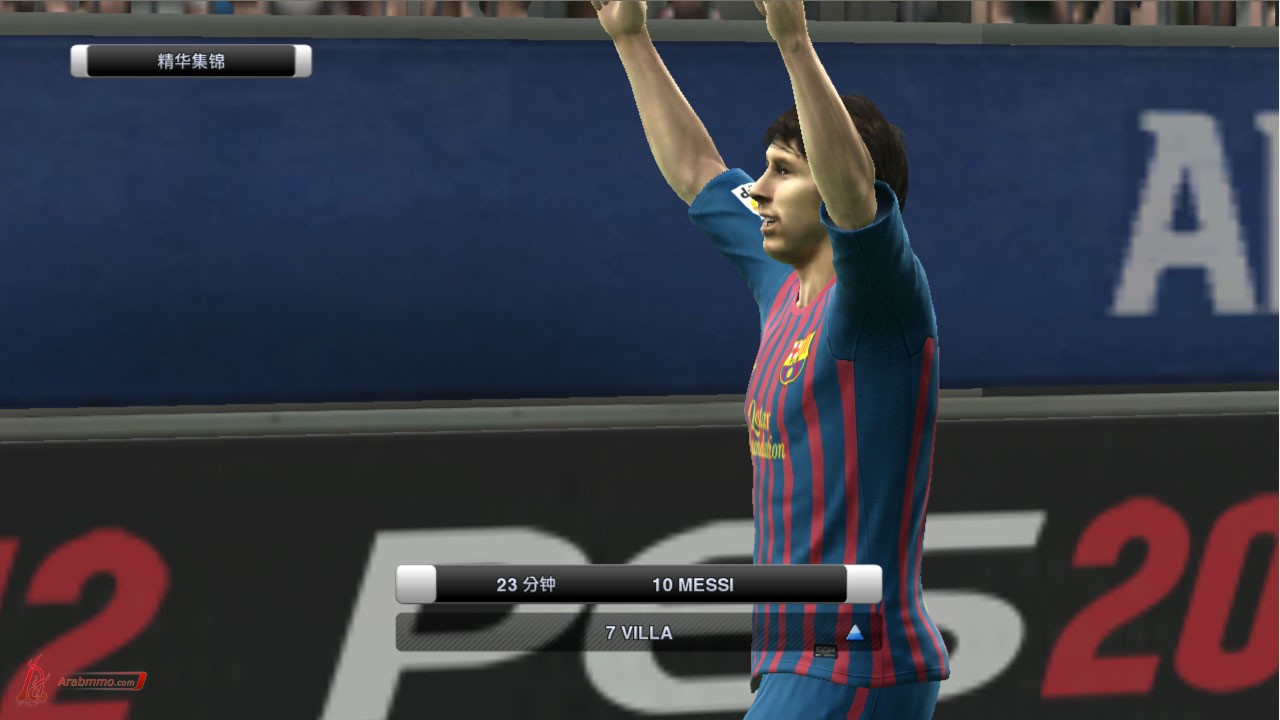Select the 10 MESSI goal scorer bar
1280x720 pixels.
pyautogui.click(x=692, y=585)
